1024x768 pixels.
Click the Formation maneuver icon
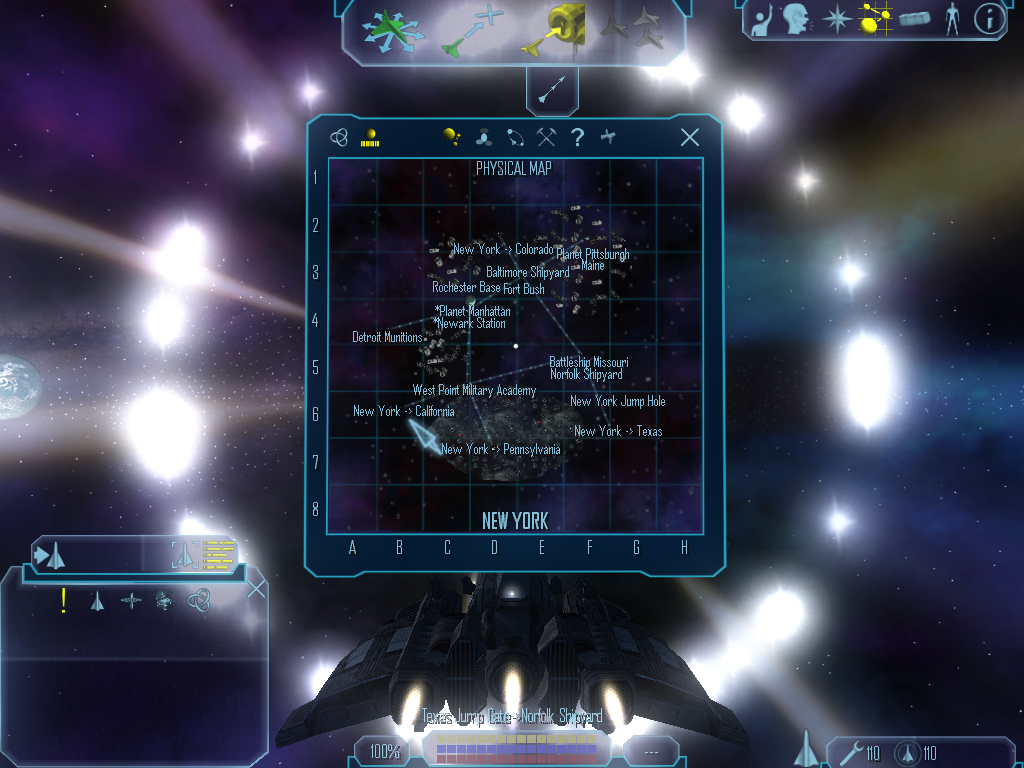point(633,29)
